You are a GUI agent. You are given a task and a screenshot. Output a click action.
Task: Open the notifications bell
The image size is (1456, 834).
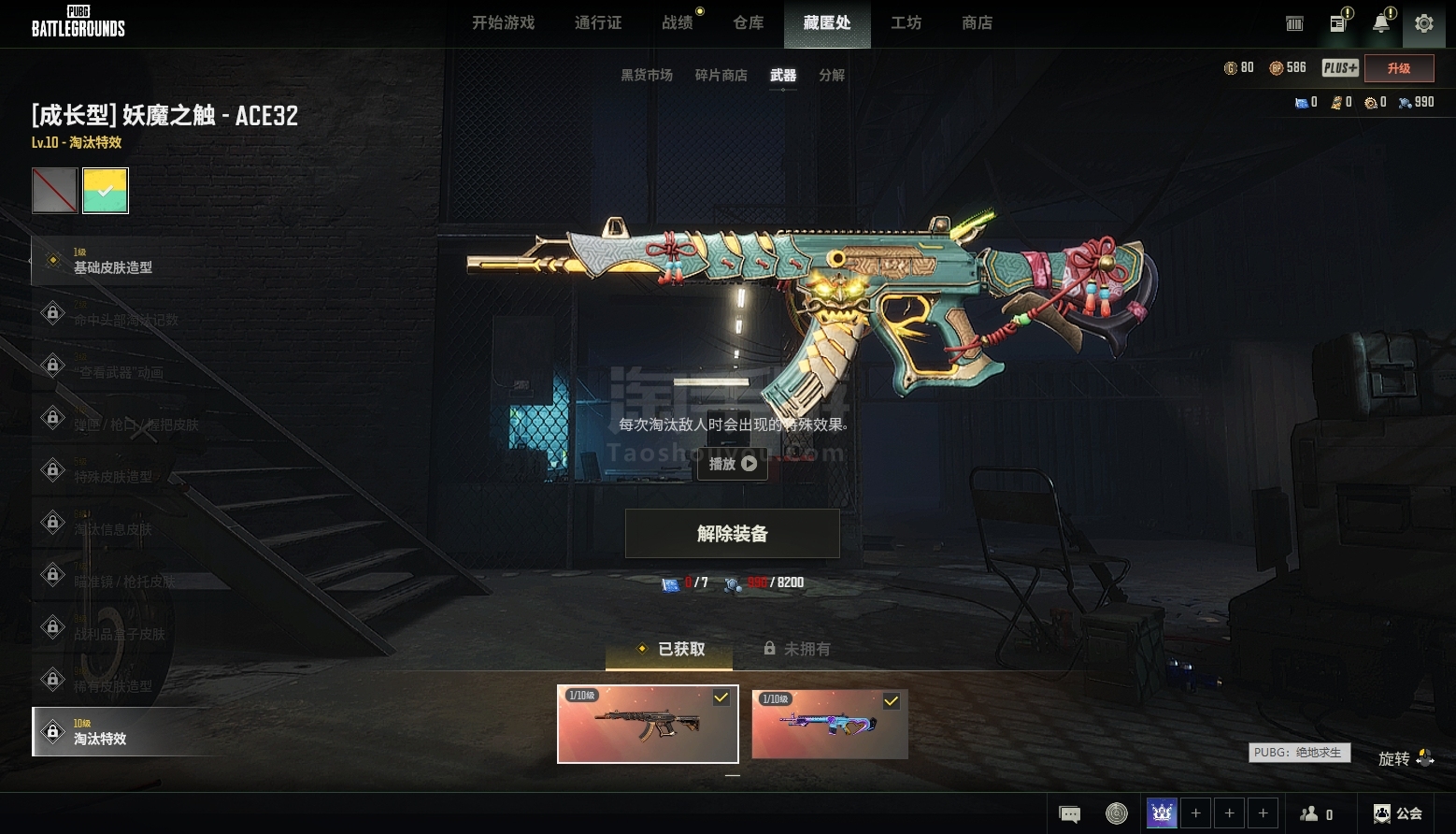click(x=1380, y=24)
